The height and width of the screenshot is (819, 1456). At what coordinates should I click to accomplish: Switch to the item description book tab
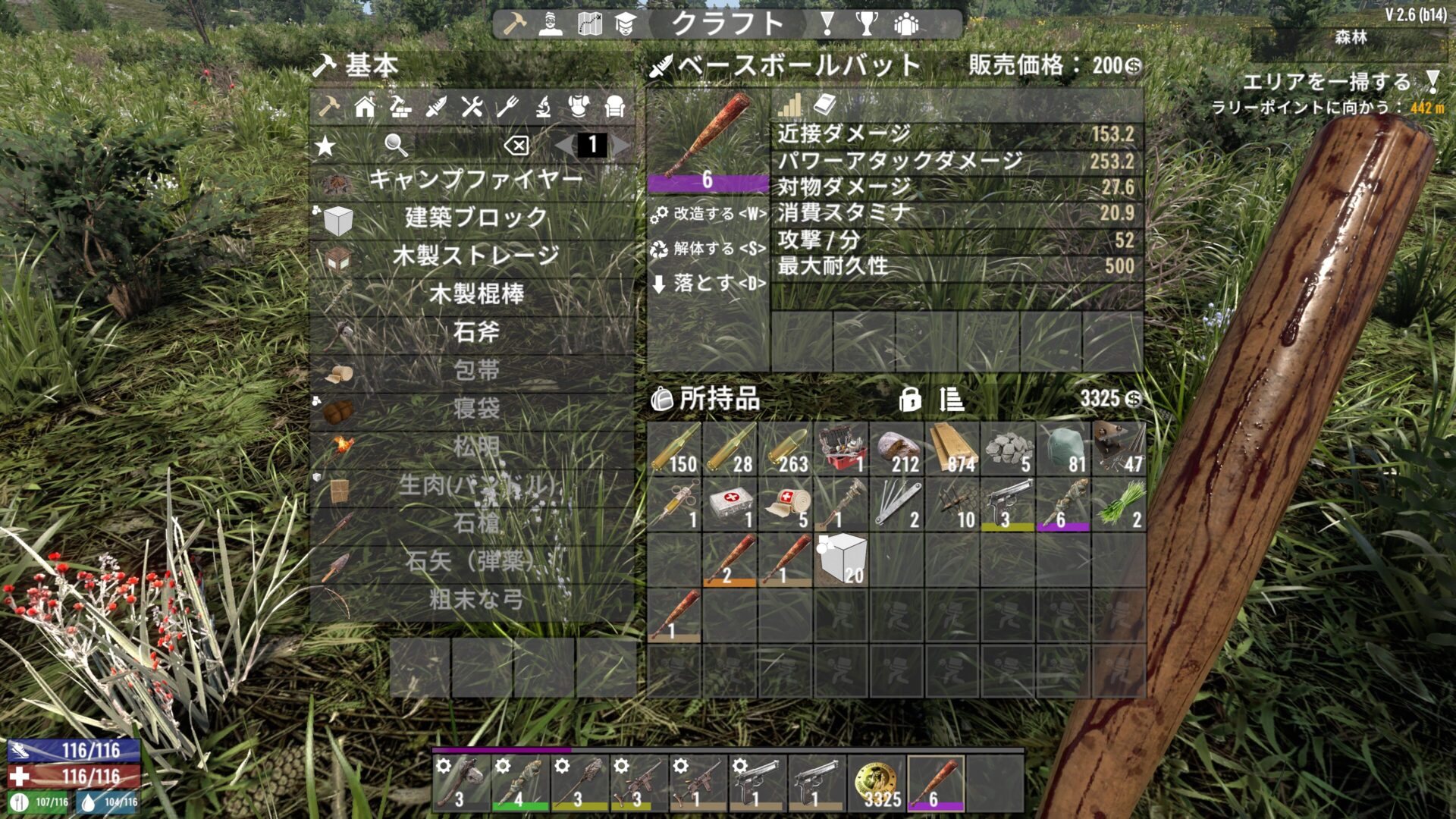click(x=824, y=105)
